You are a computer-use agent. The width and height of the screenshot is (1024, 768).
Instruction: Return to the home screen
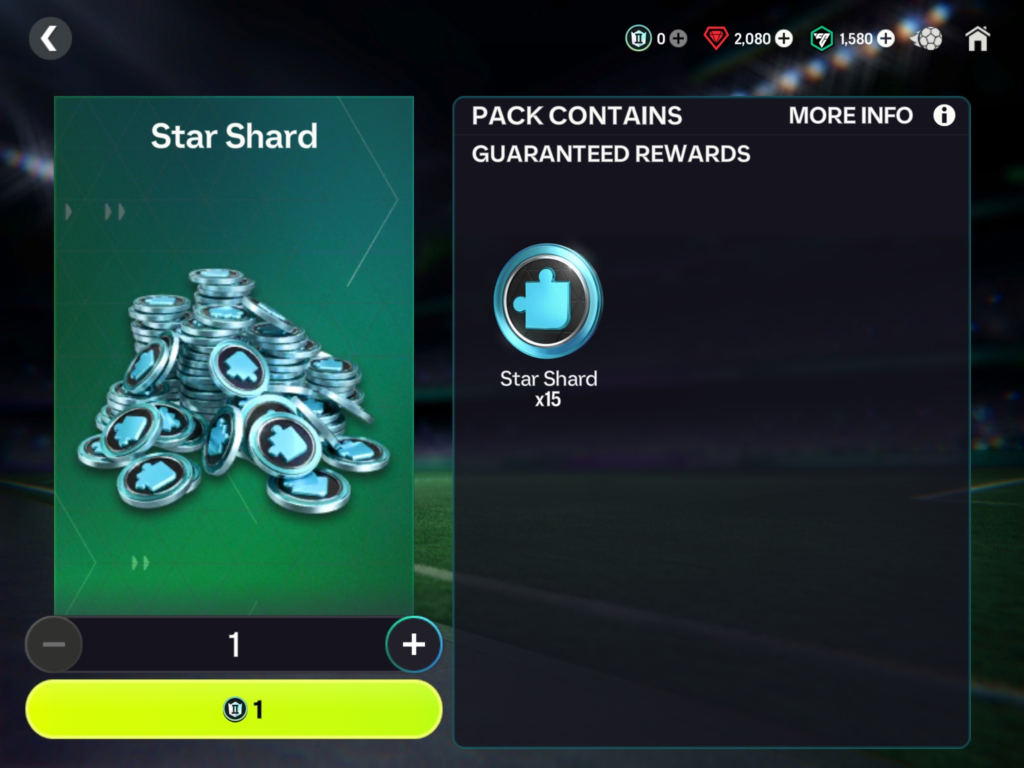pos(977,39)
